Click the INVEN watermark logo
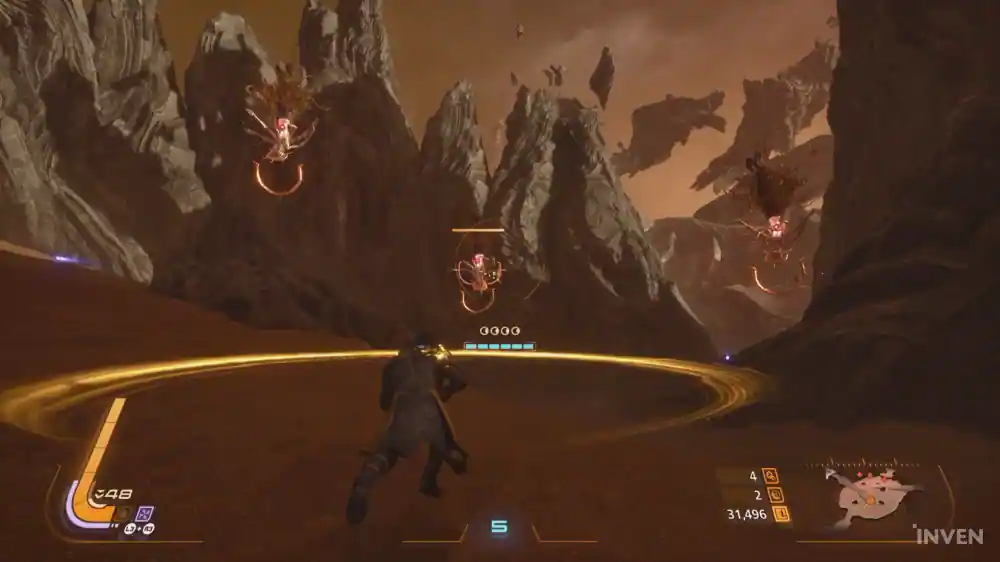Screen dimensions: 1000x562 pos(948,536)
